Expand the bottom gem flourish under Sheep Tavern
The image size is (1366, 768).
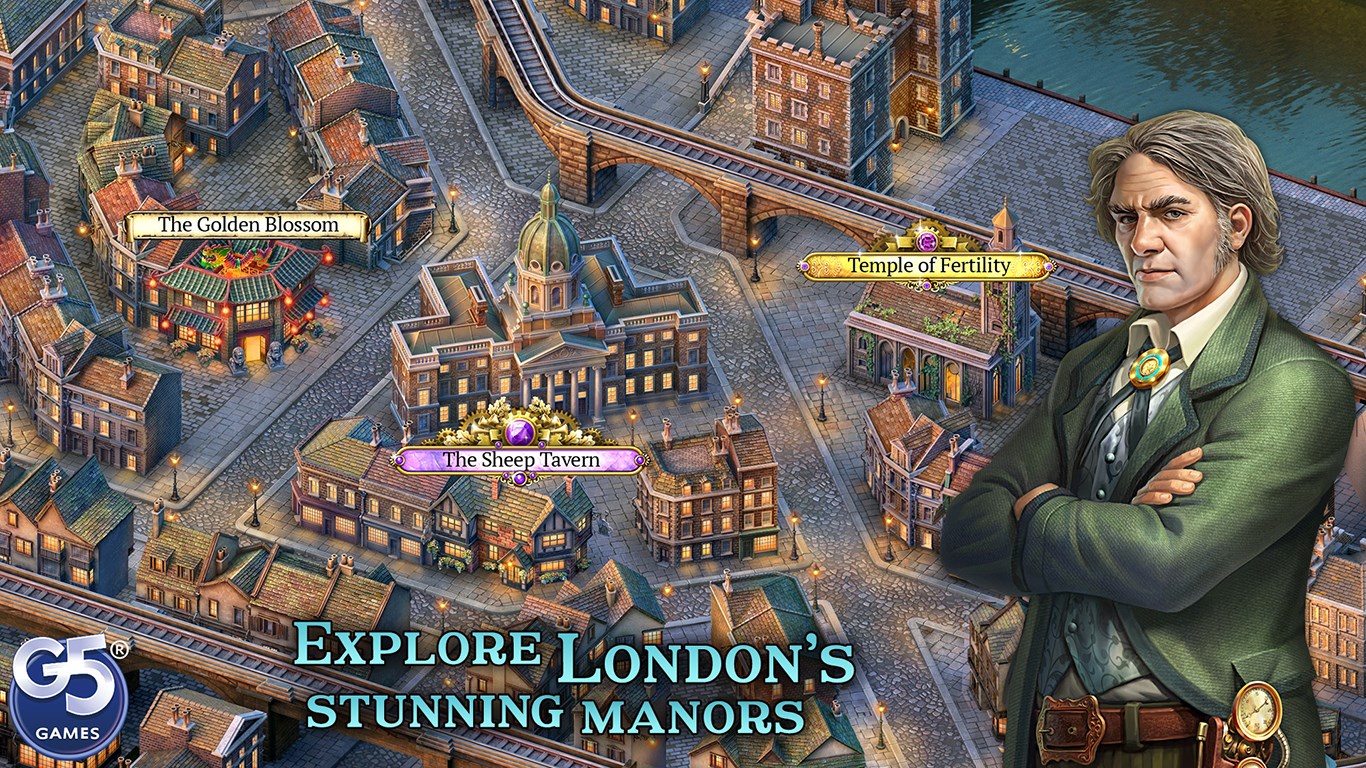520,478
